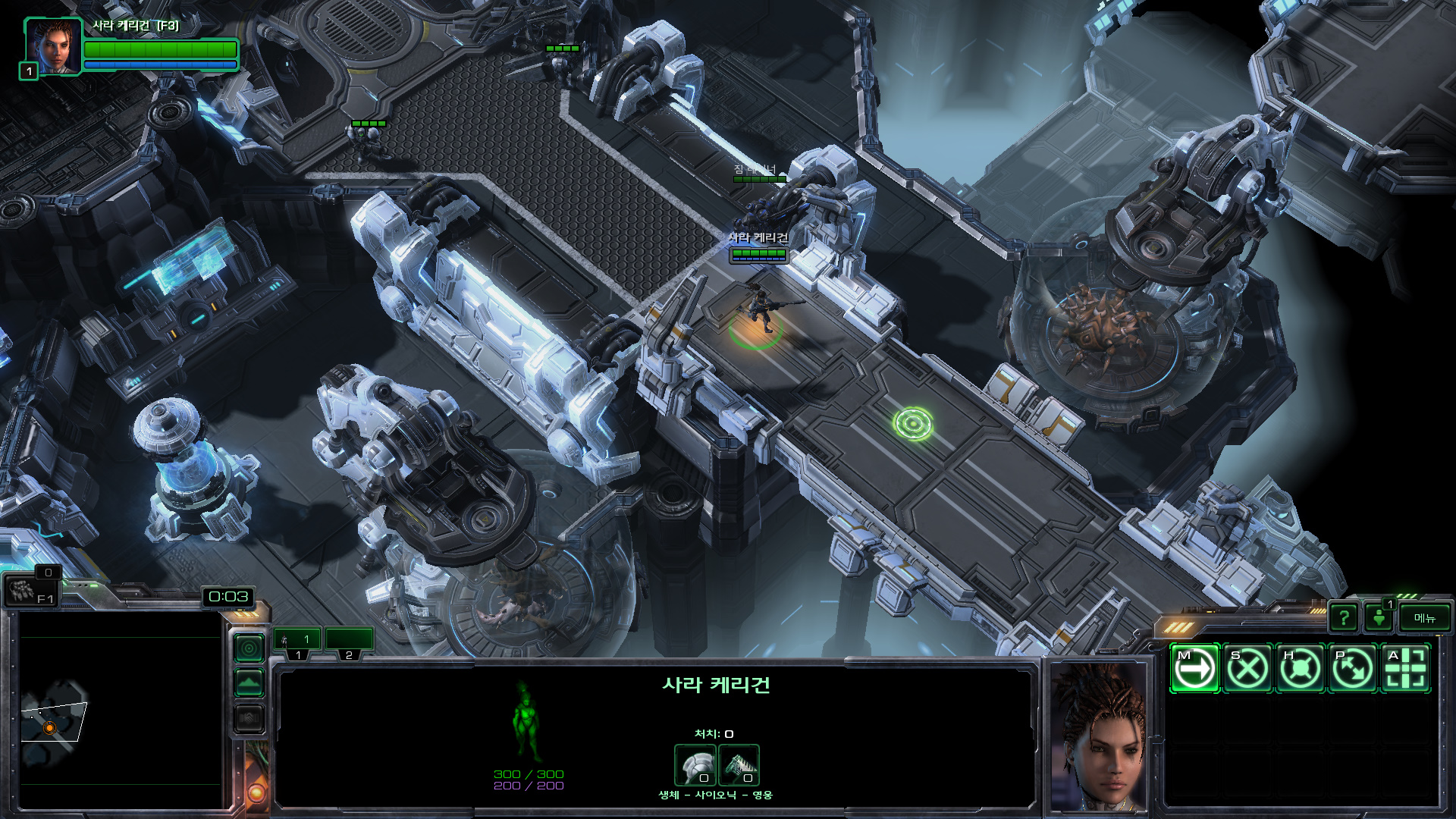1456x819 pixels.
Task: Activate the Stop command icon
Action: (x=1247, y=669)
